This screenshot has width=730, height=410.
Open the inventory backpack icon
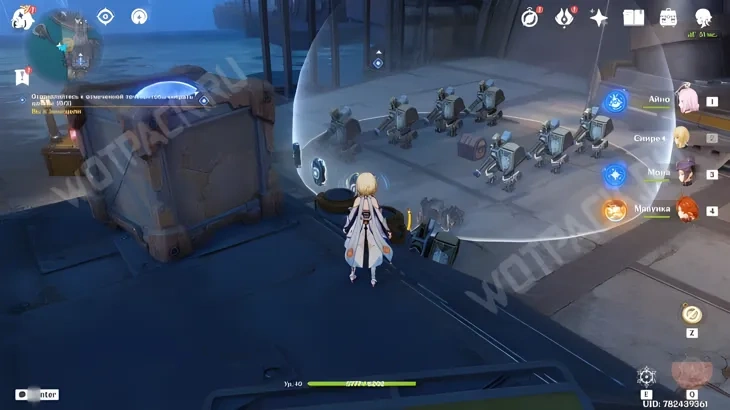[668, 17]
